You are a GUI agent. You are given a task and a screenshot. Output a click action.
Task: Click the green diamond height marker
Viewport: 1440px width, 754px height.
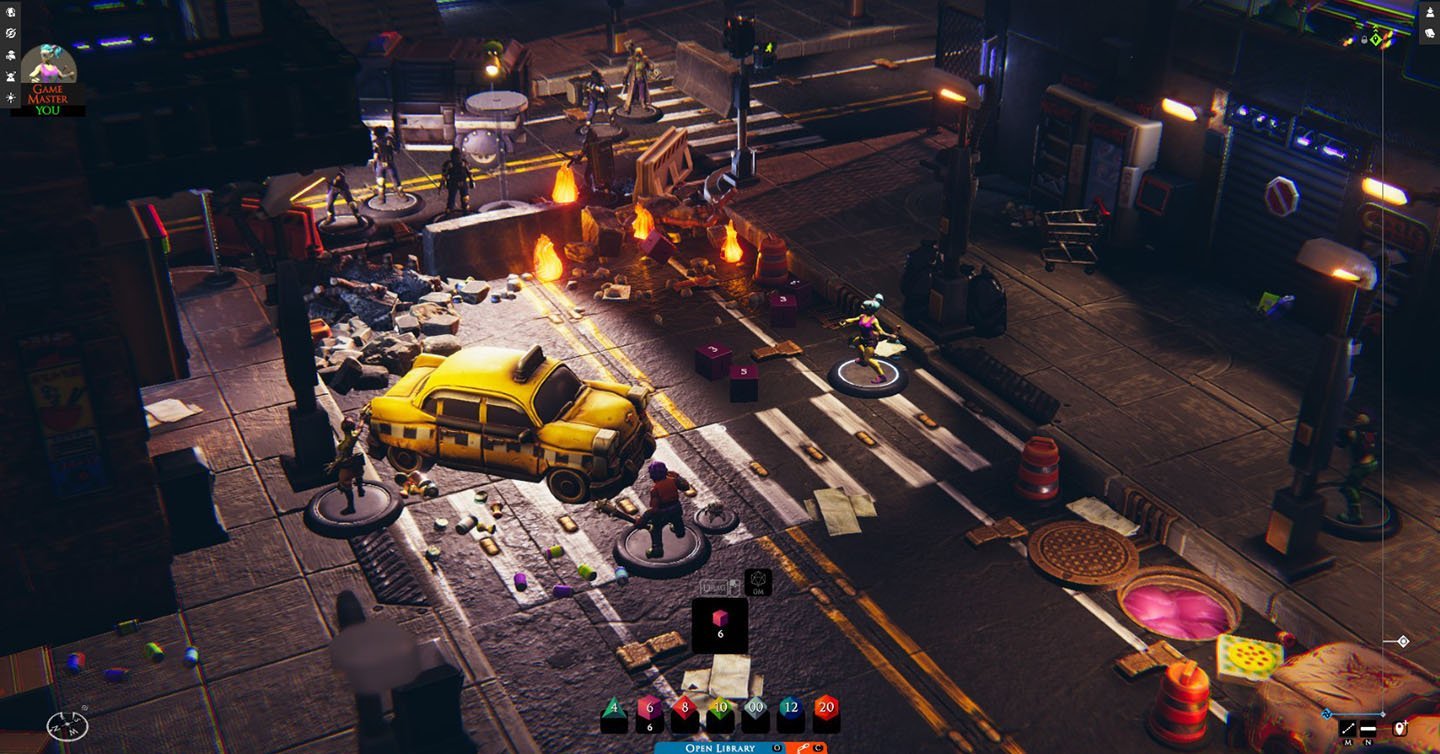tap(1376, 39)
